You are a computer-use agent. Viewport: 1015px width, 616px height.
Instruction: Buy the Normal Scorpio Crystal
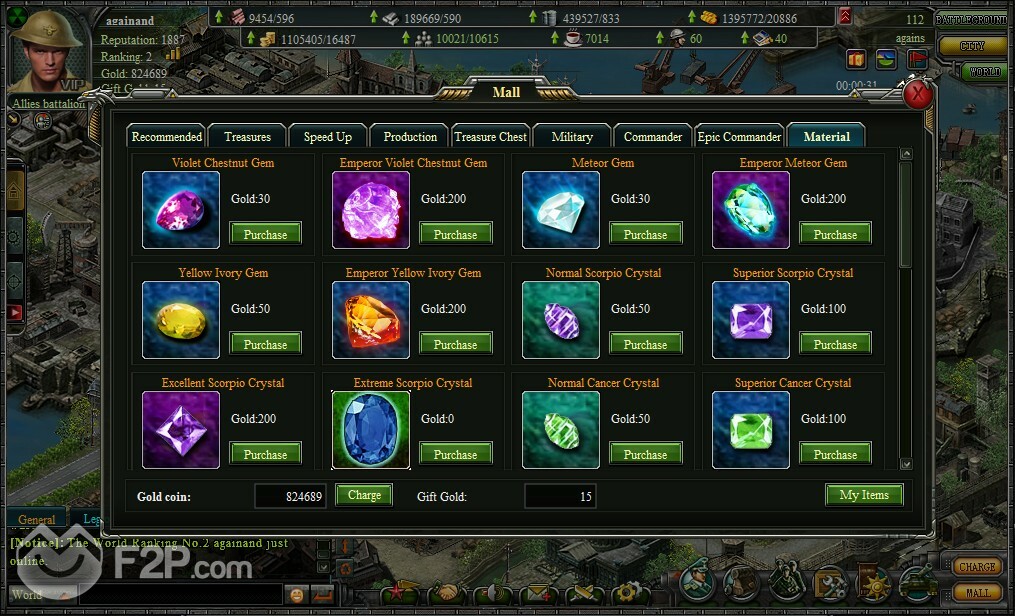point(645,345)
